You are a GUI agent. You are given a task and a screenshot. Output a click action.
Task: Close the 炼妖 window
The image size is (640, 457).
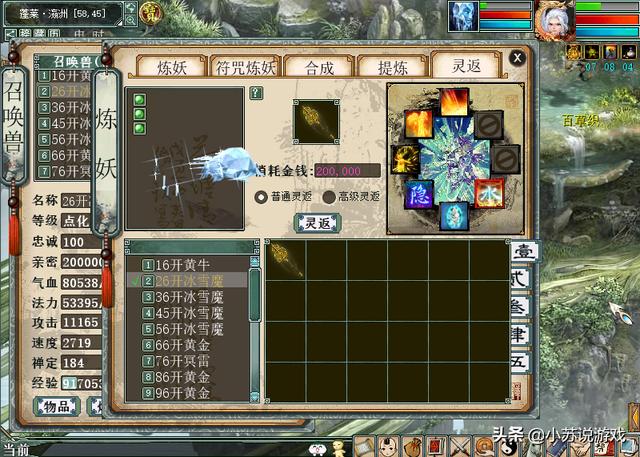click(516, 57)
